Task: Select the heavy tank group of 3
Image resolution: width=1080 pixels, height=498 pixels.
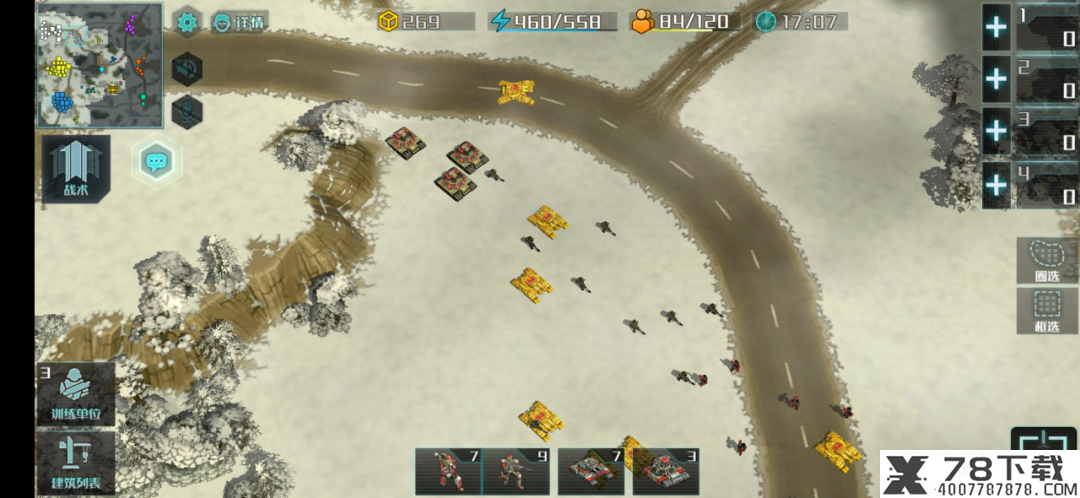Action: [662, 472]
